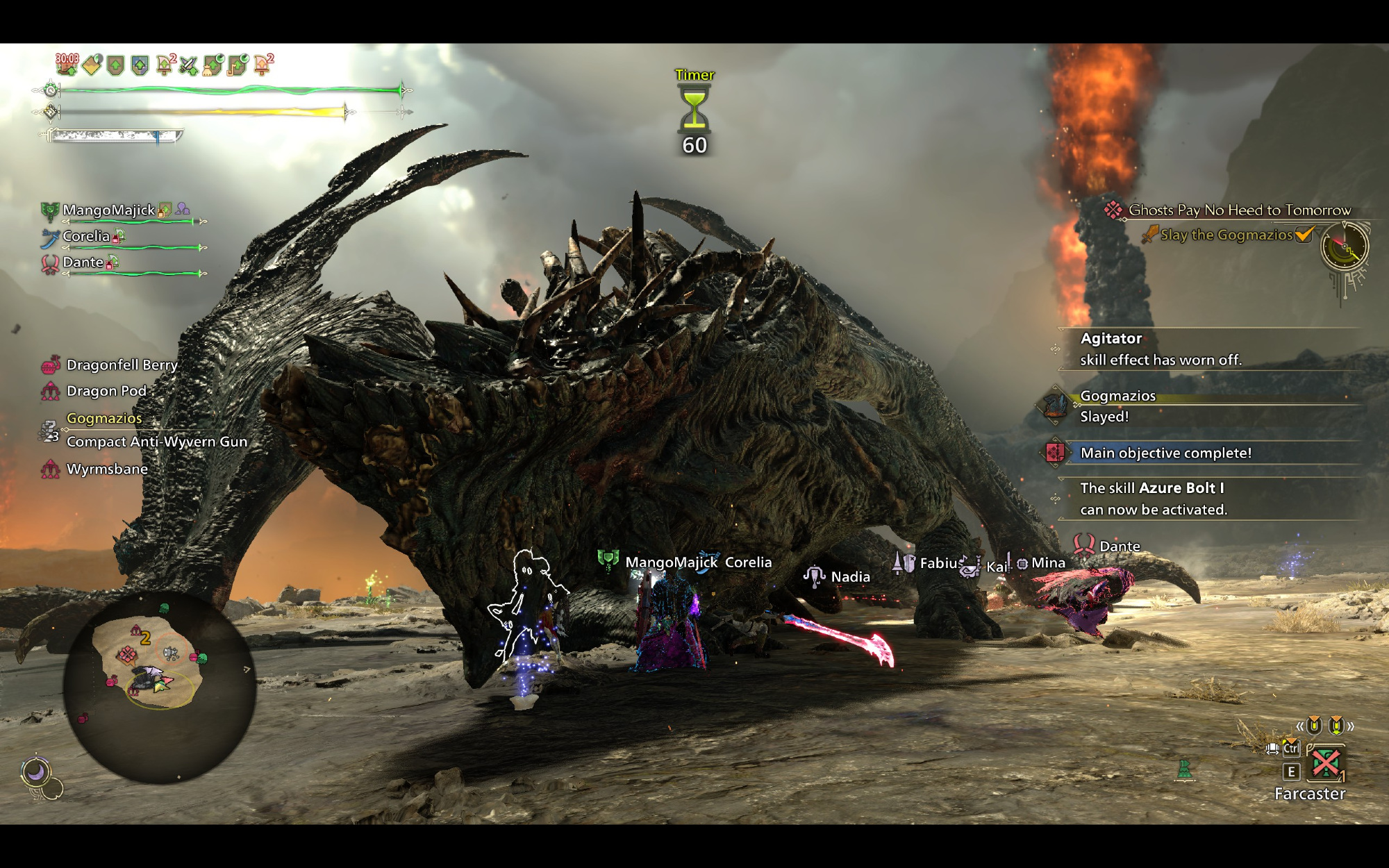This screenshot has width=1389, height=868.
Task: Select the Azure Bolt I skill notification
Action: point(1153,499)
